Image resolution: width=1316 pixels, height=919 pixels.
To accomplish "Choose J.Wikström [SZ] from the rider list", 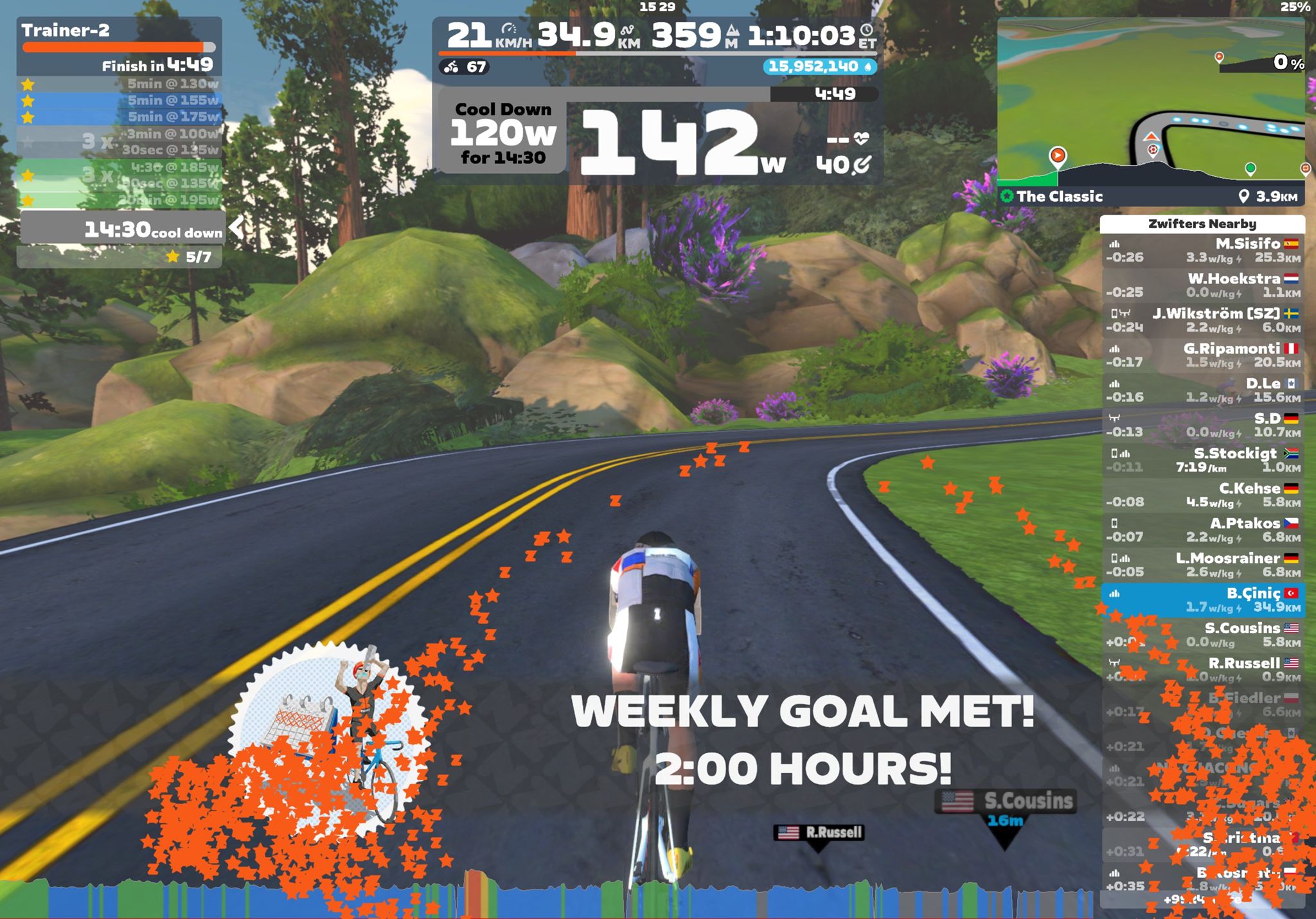I will tap(1203, 320).
